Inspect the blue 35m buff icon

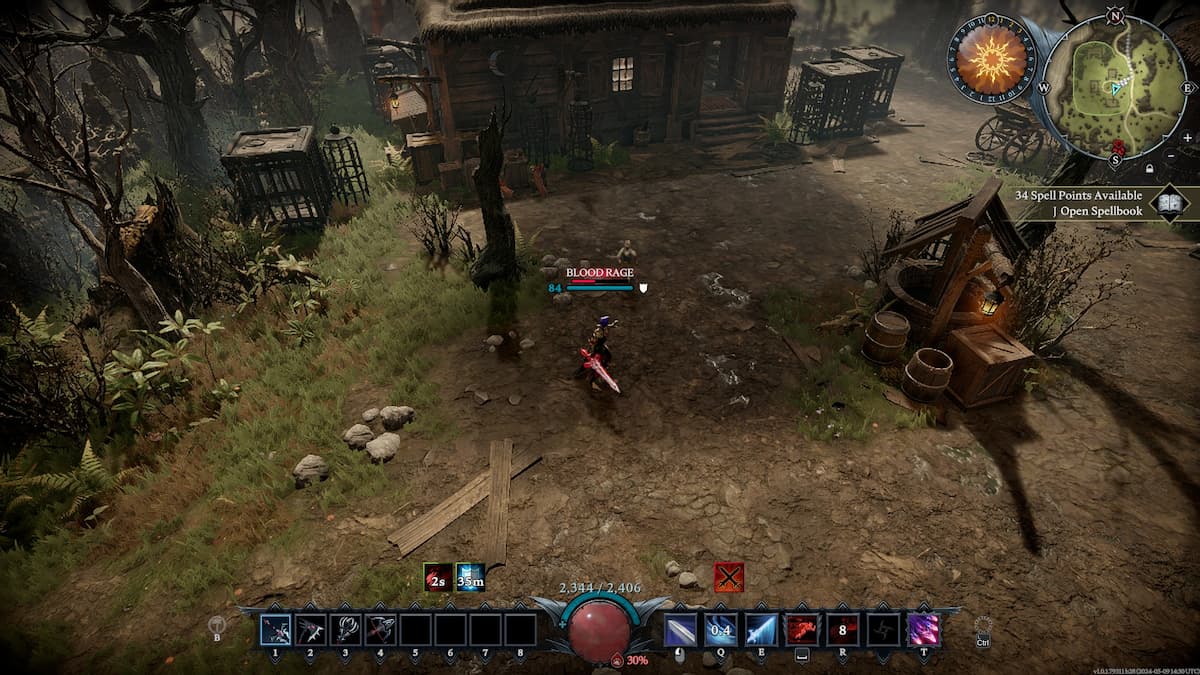point(470,577)
